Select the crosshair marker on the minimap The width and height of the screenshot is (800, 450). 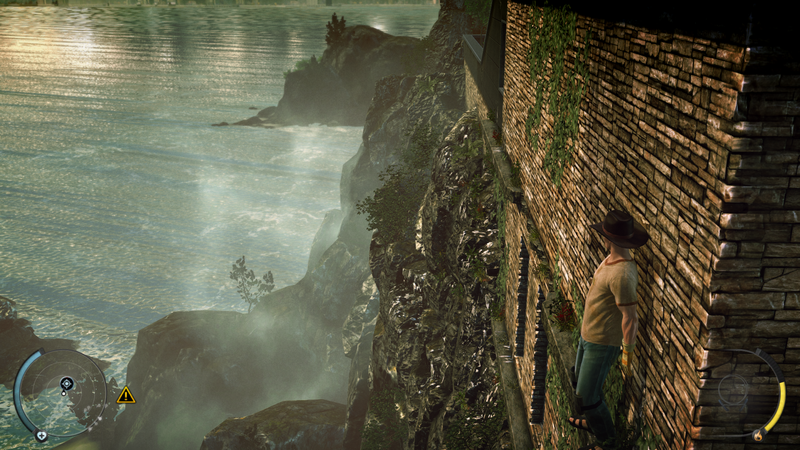tap(66, 383)
